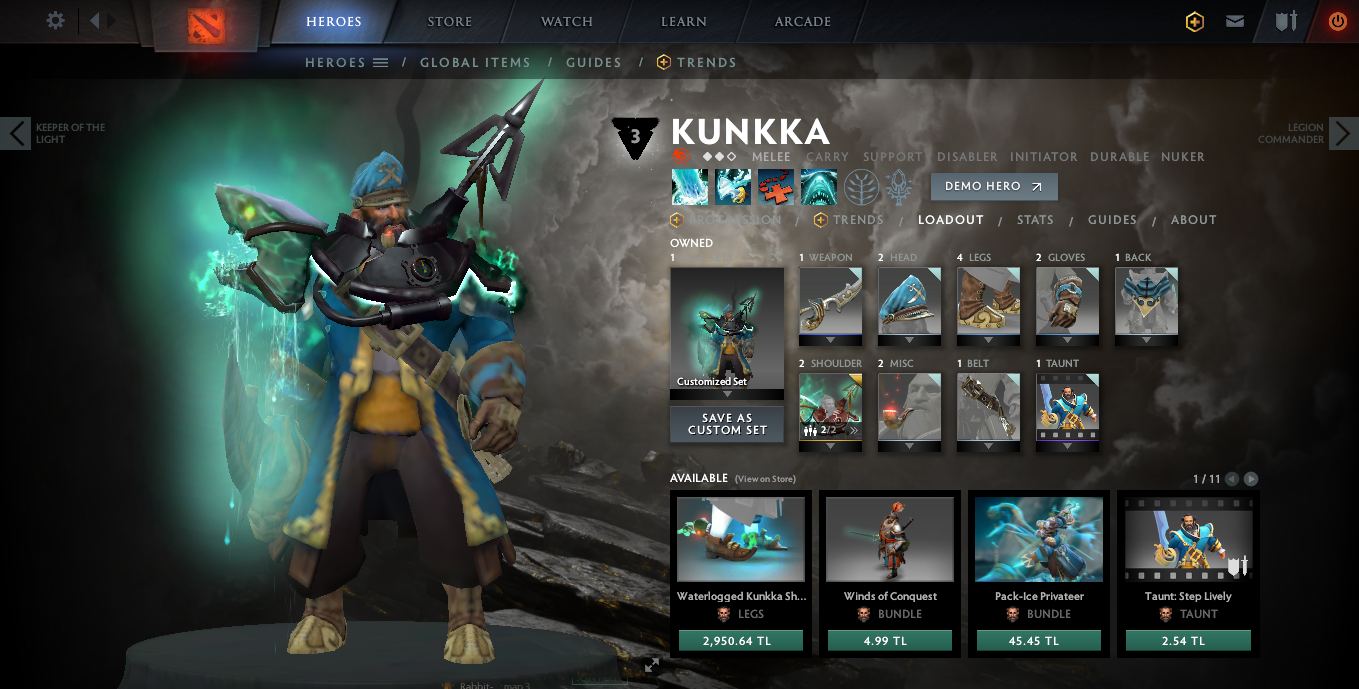This screenshot has width=1359, height=689.
Task: Go to previous hero Keeper of the Light
Action: (x=16, y=132)
